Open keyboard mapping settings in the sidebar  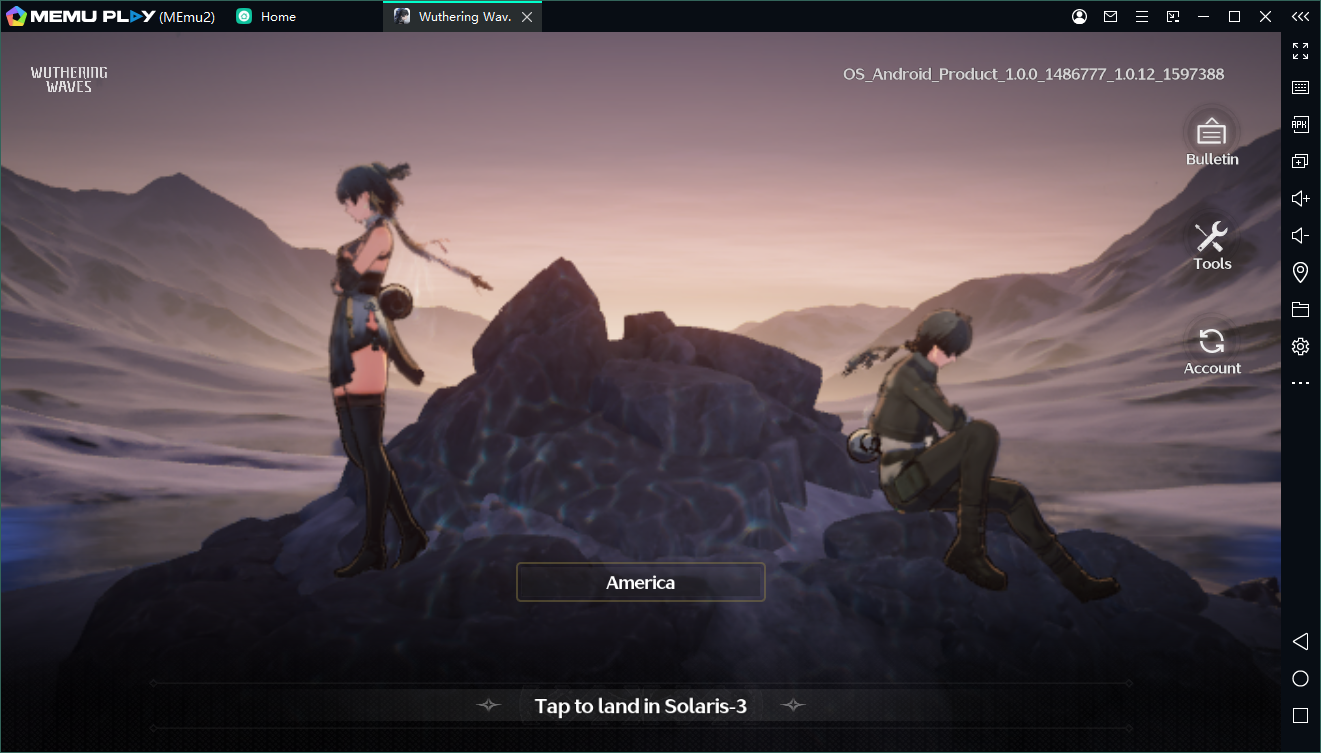pos(1300,87)
